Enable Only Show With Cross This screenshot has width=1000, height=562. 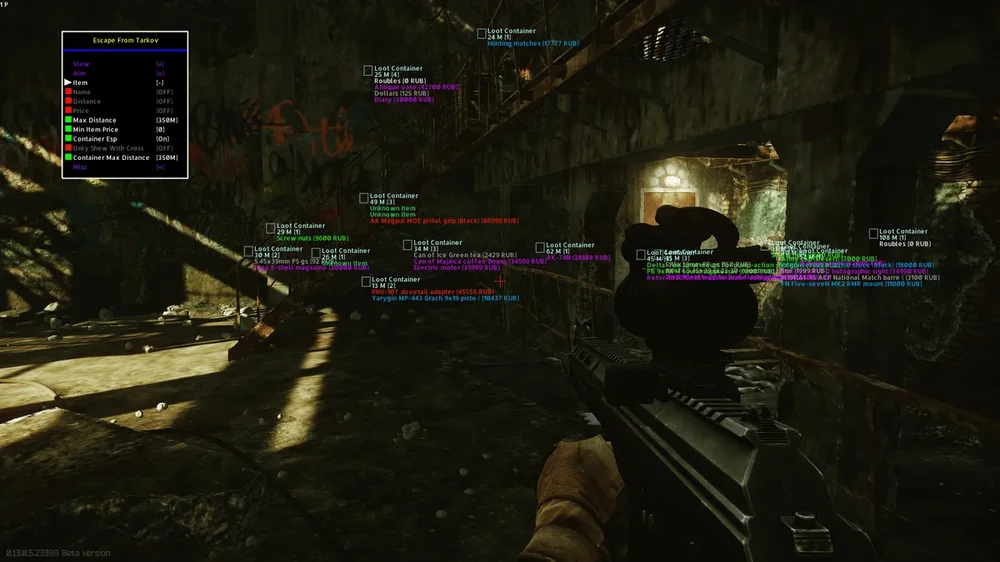click(108, 148)
